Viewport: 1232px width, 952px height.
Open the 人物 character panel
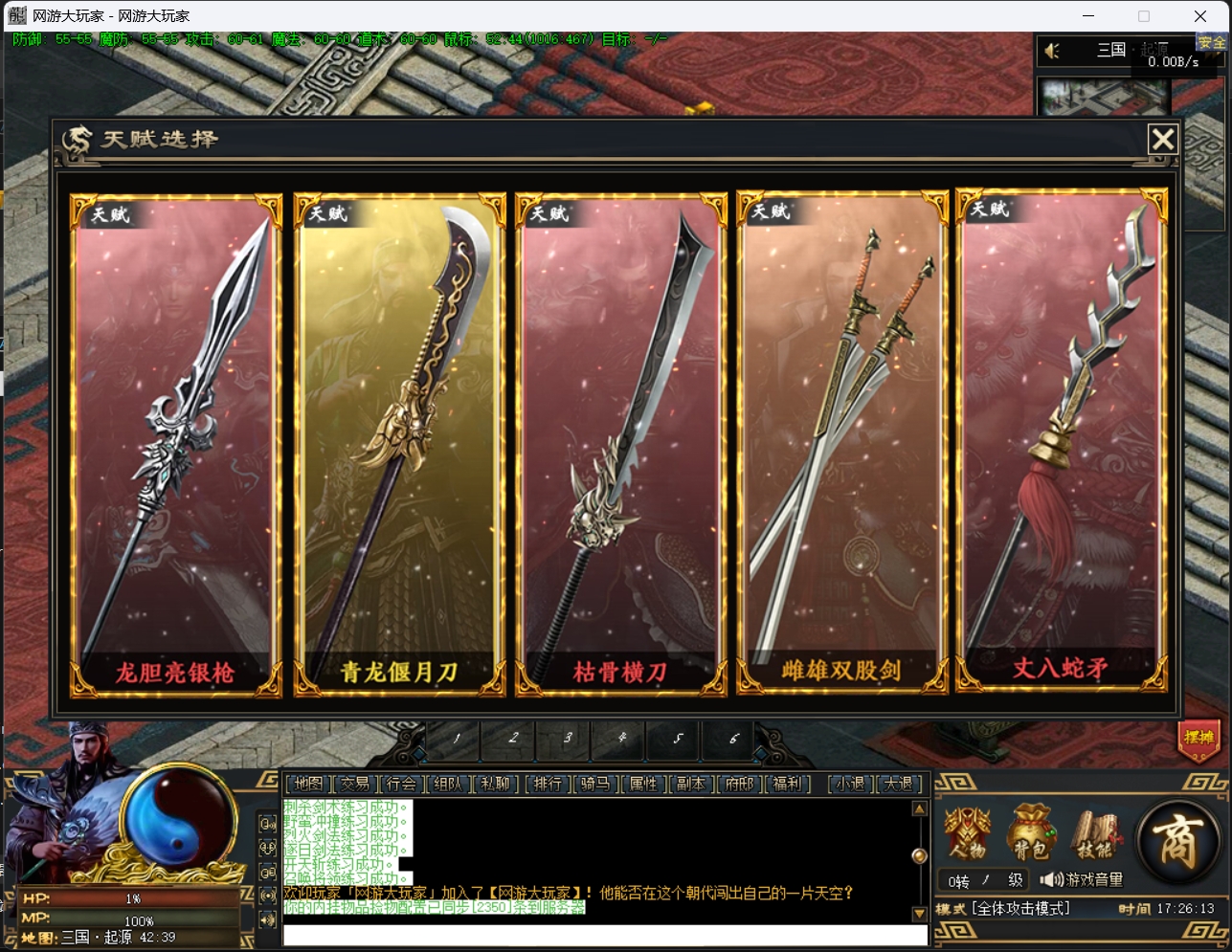coord(968,833)
